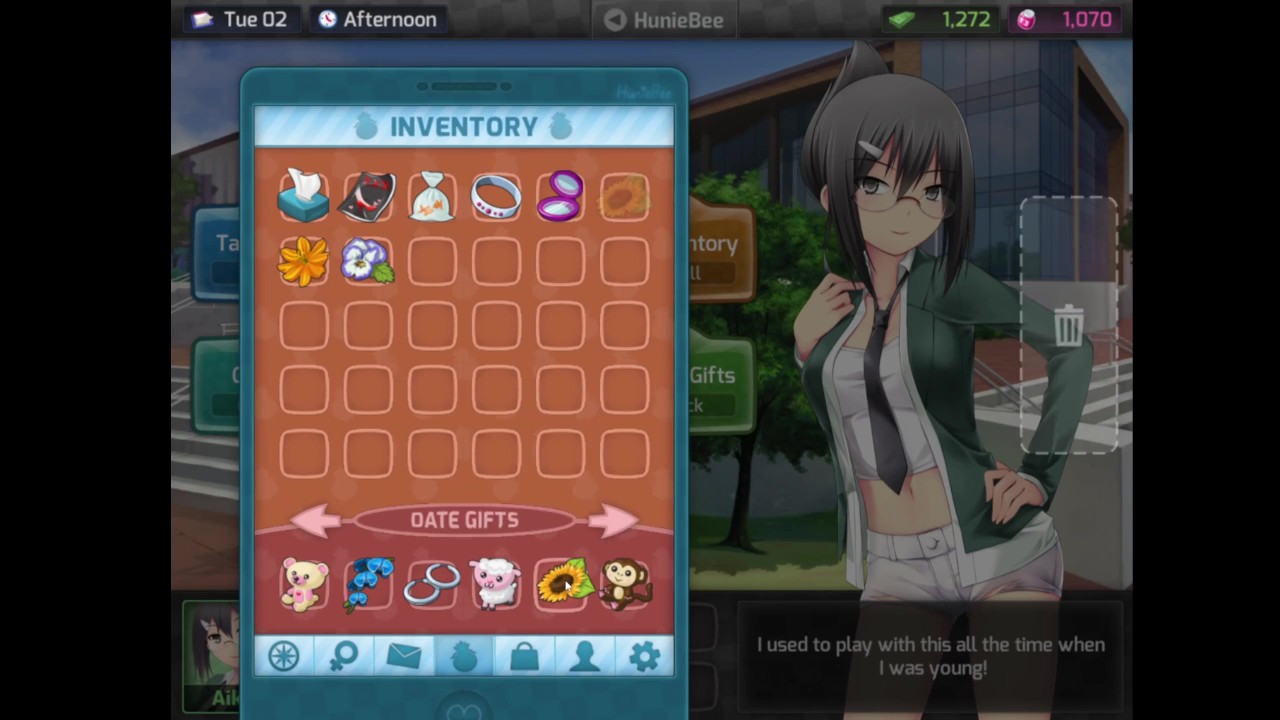Pick the purple pansy flower item
The width and height of the screenshot is (1280, 720).
368,261
